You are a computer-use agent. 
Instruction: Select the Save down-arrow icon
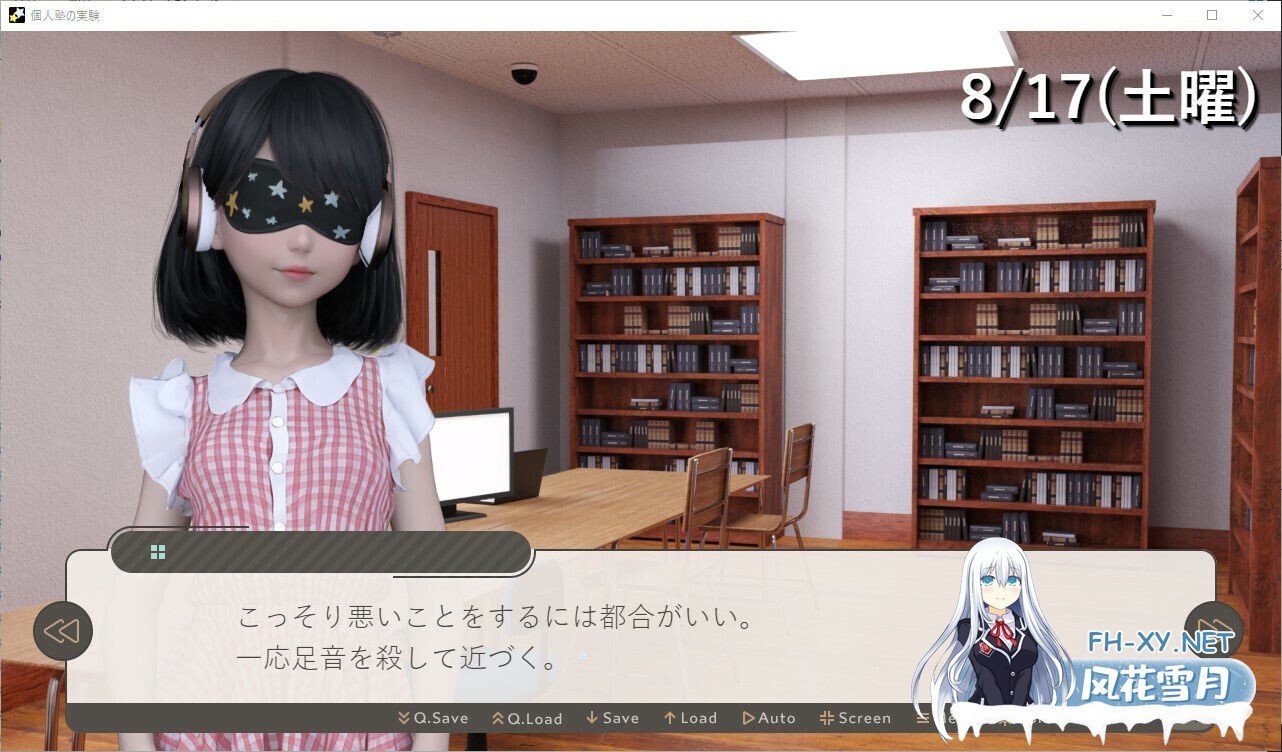coord(591,718)
